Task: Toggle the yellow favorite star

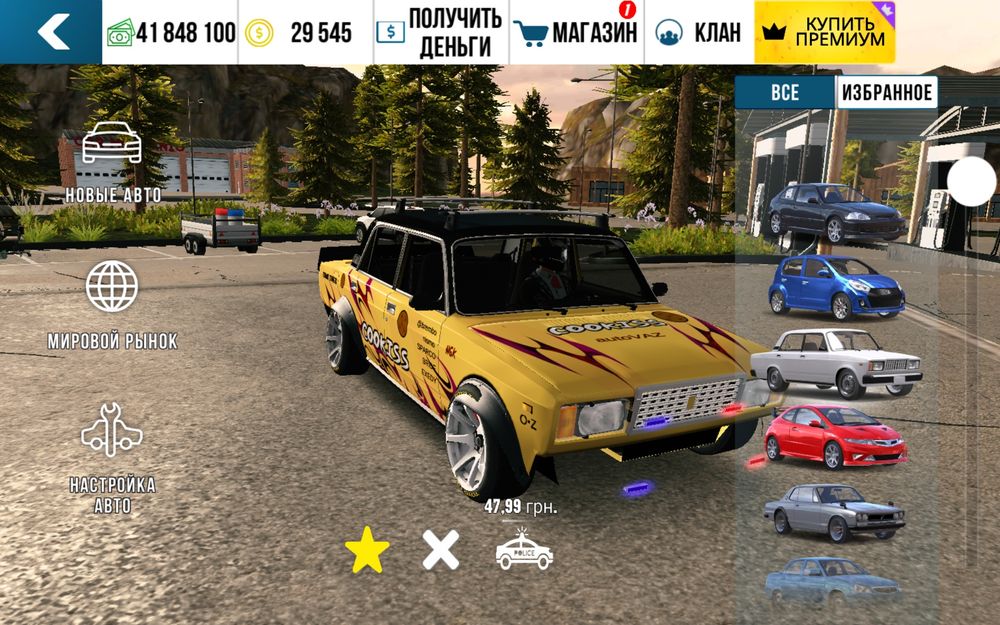Action: (x=367, y=550)
